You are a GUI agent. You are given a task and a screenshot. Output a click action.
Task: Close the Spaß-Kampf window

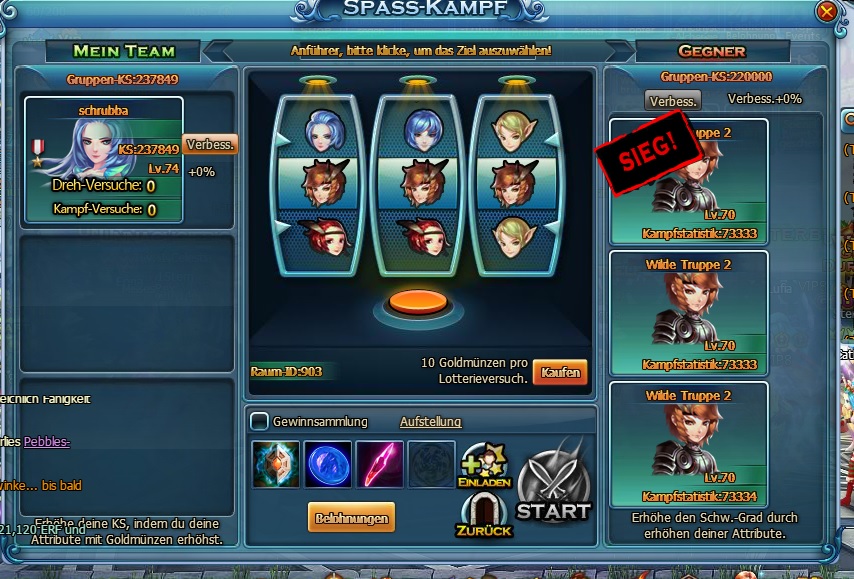tap(826, 12)
